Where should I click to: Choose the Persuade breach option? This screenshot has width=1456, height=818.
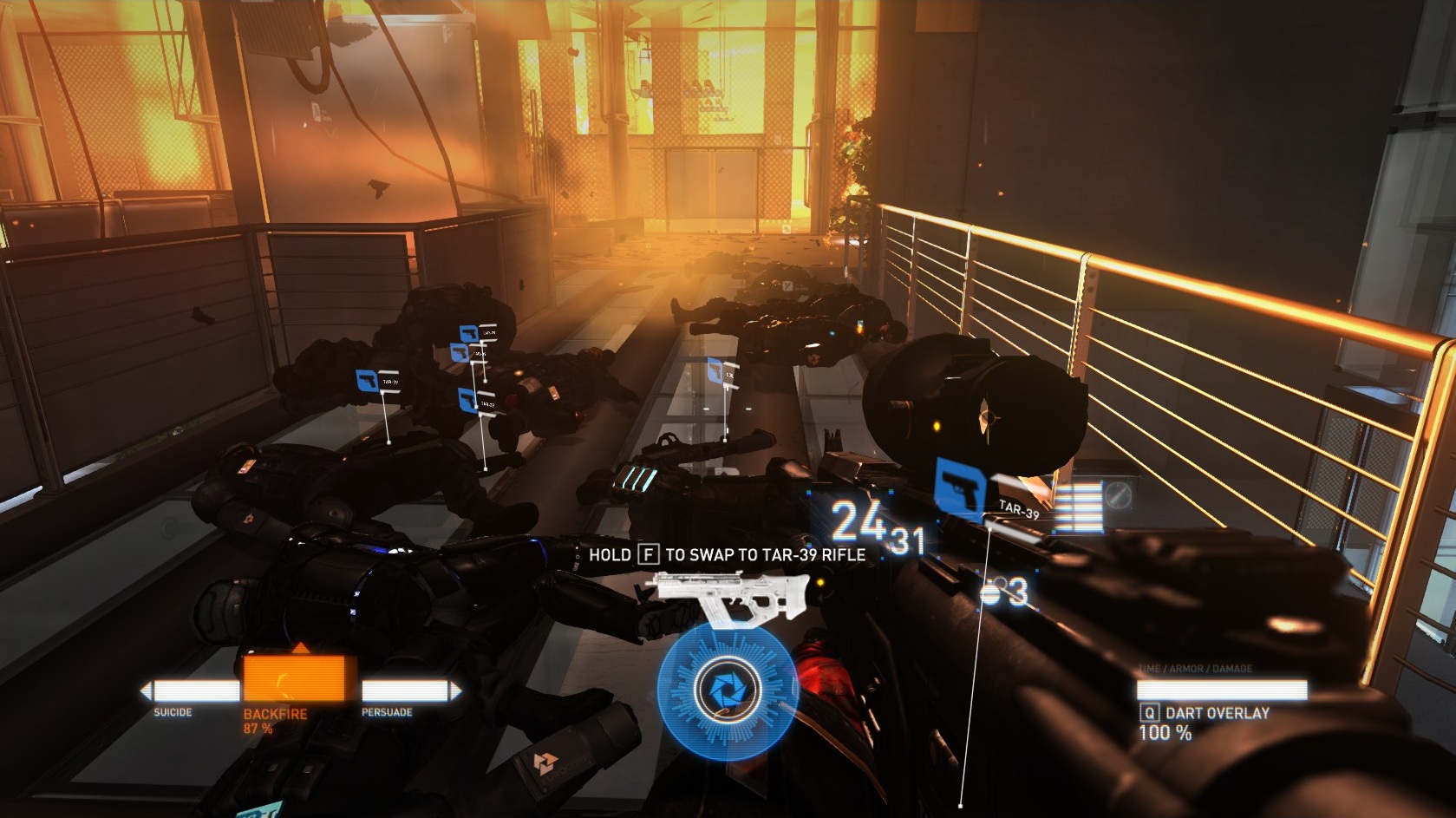[411, 691]
